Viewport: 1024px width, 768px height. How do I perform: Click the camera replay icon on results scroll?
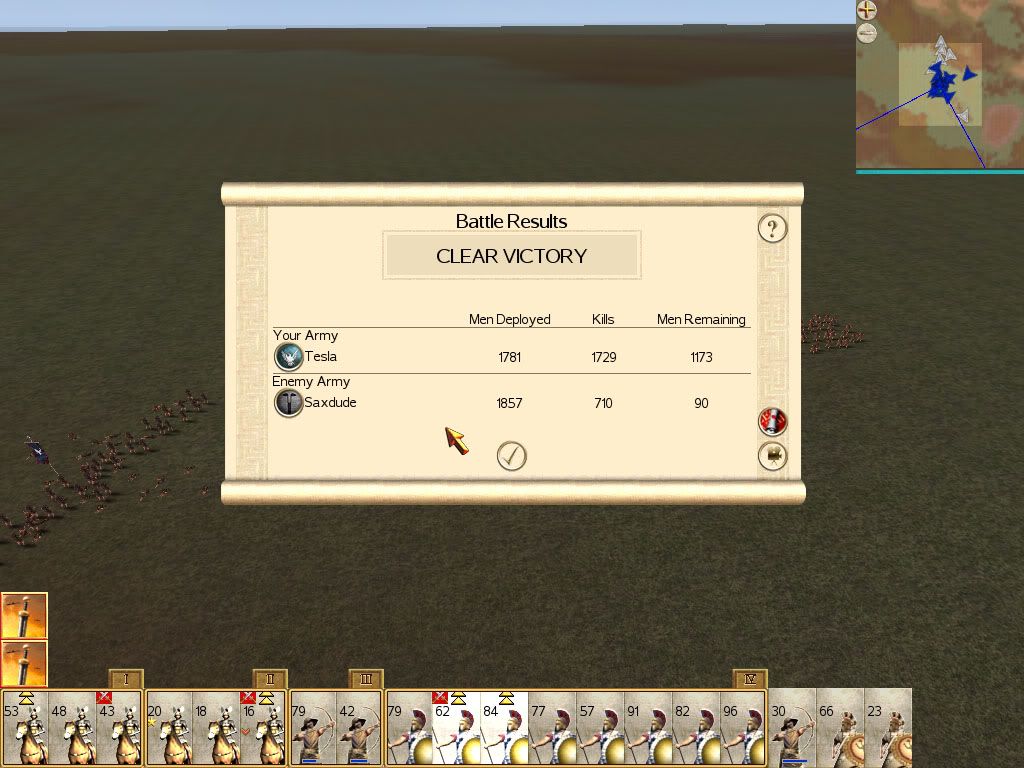click(x=772, y=456)
